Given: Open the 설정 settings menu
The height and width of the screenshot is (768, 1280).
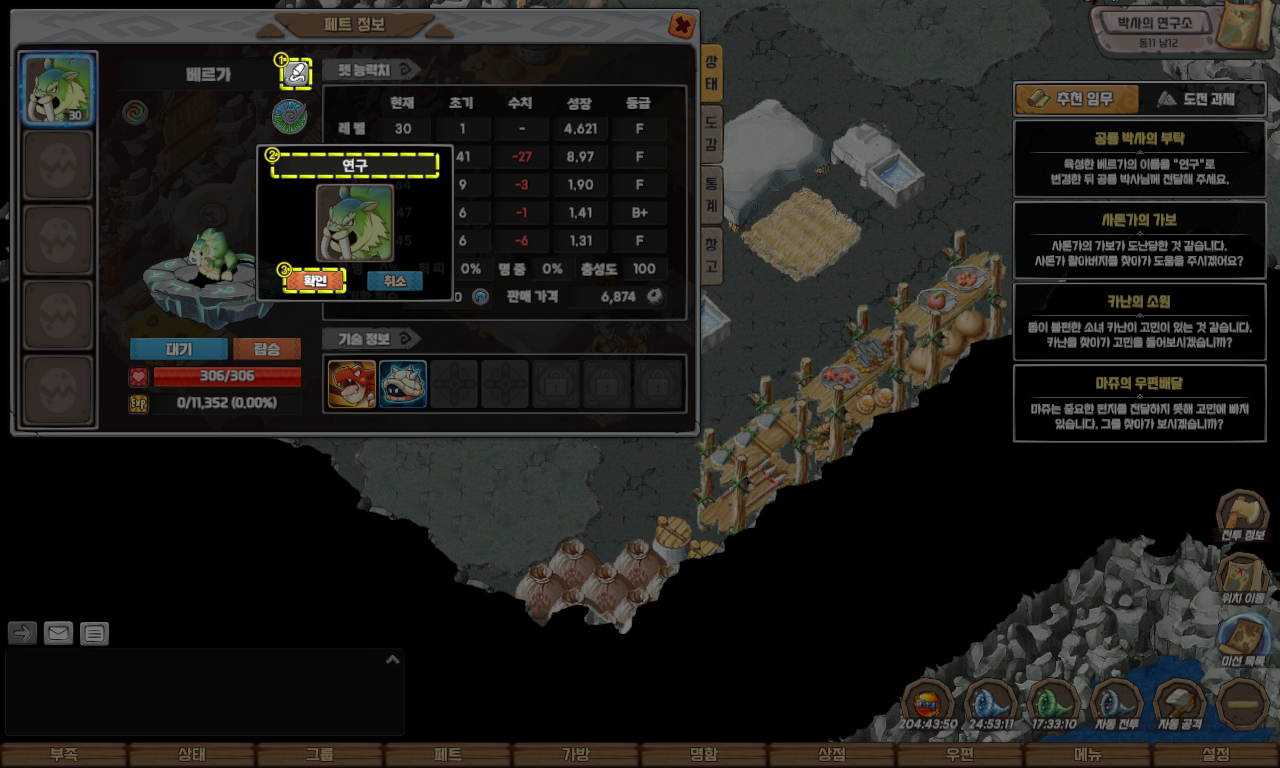Looking at the screenshot, I should coord(1216,755).
